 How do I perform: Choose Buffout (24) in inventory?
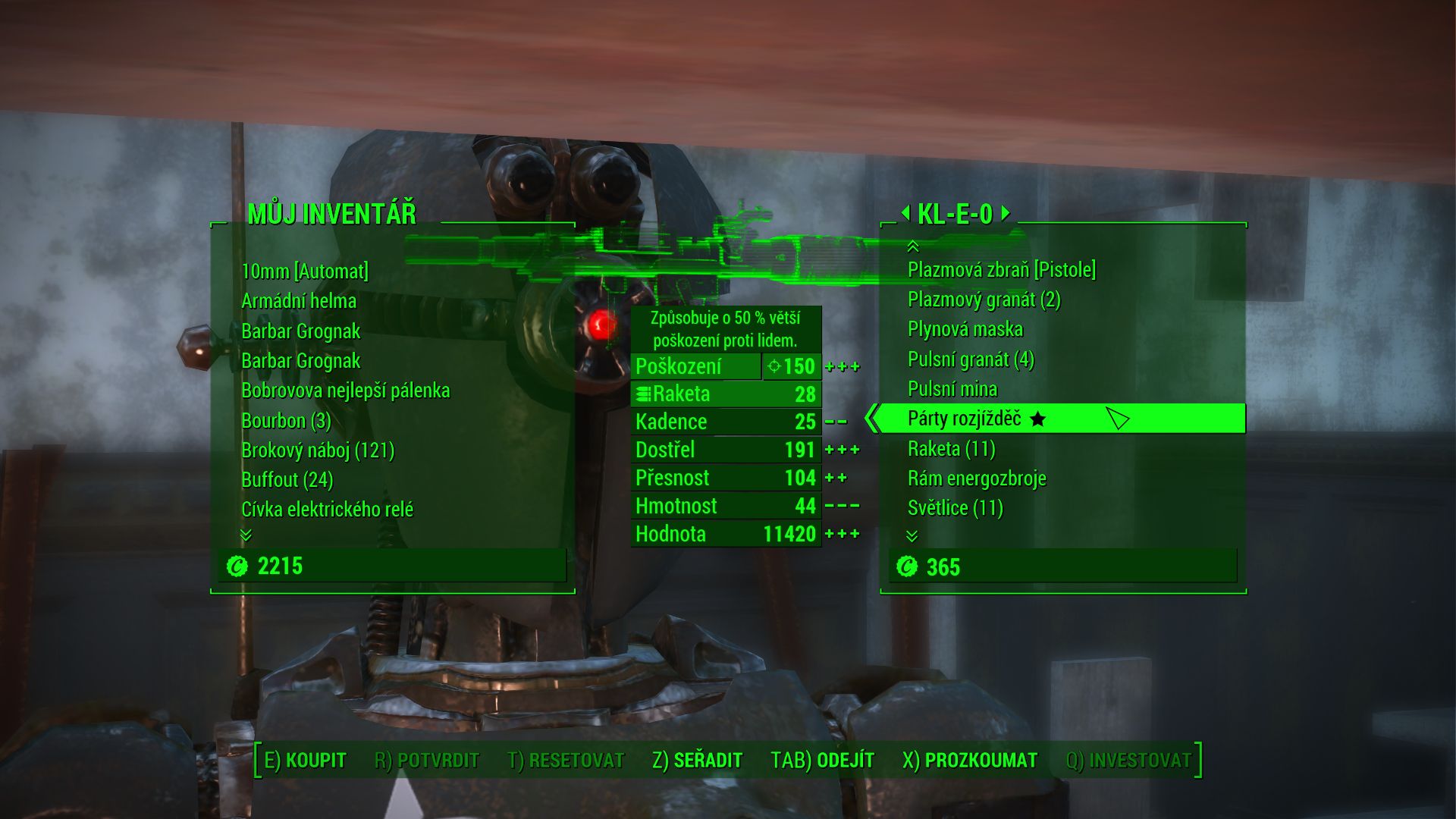click(x=287, y=480)
